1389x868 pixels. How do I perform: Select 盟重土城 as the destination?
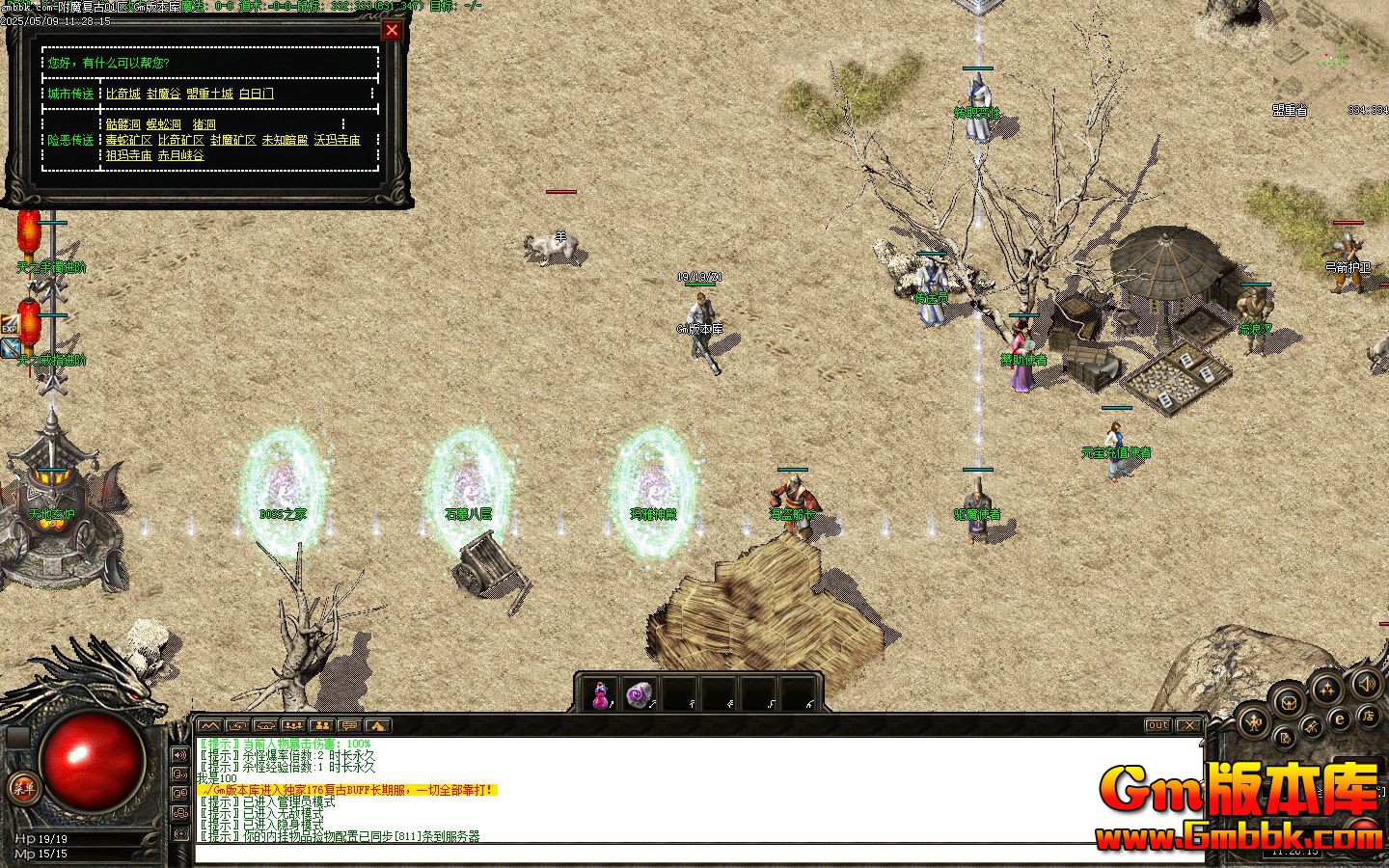pyautogui.click(x=209, y=94)
